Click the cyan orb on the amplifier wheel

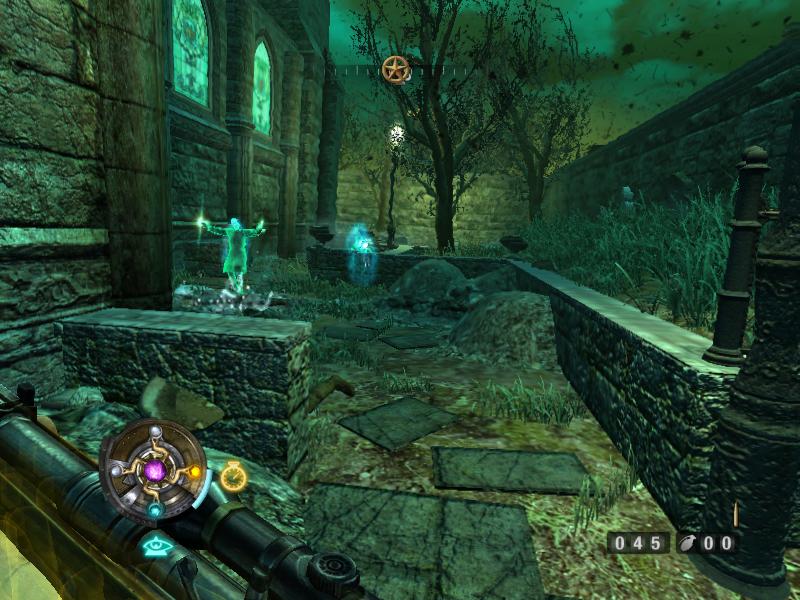[x=156, y=509]
